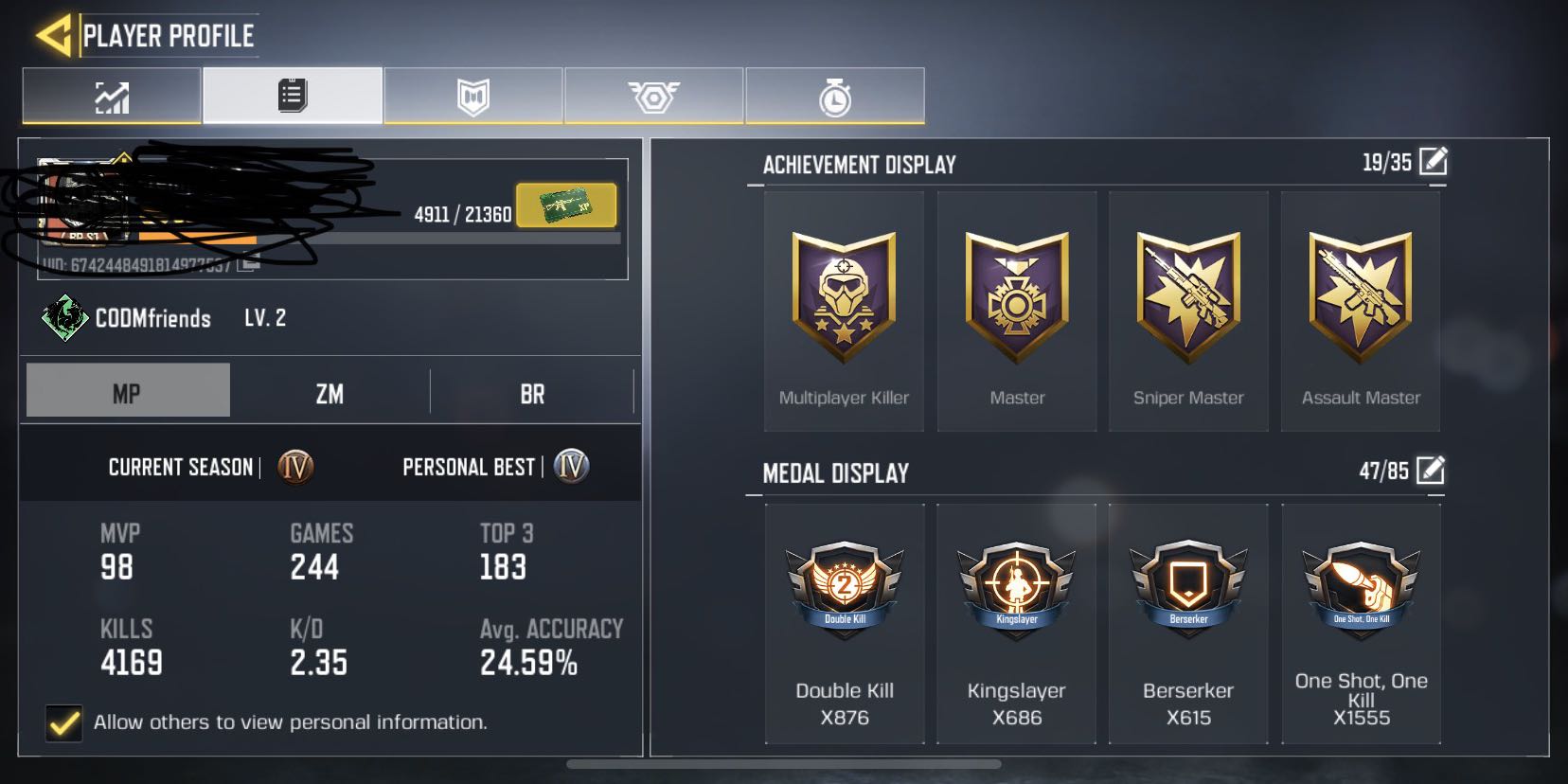Select the MP stats tab
This screenshot has width=1568, height=784.
pyautogui.click(x=127, y=392)
